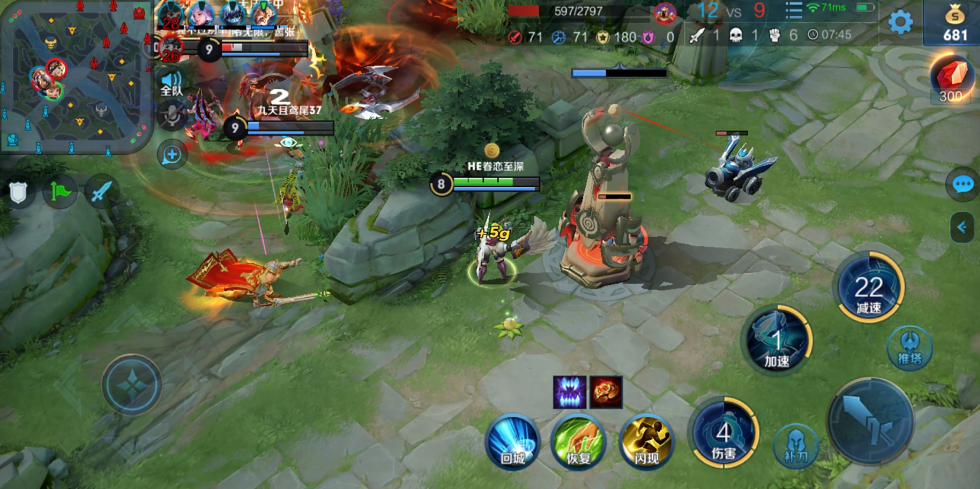Cast the 减速 slow skill
Image resolution: width=980 pixels, height=489 pixels.
869,288
